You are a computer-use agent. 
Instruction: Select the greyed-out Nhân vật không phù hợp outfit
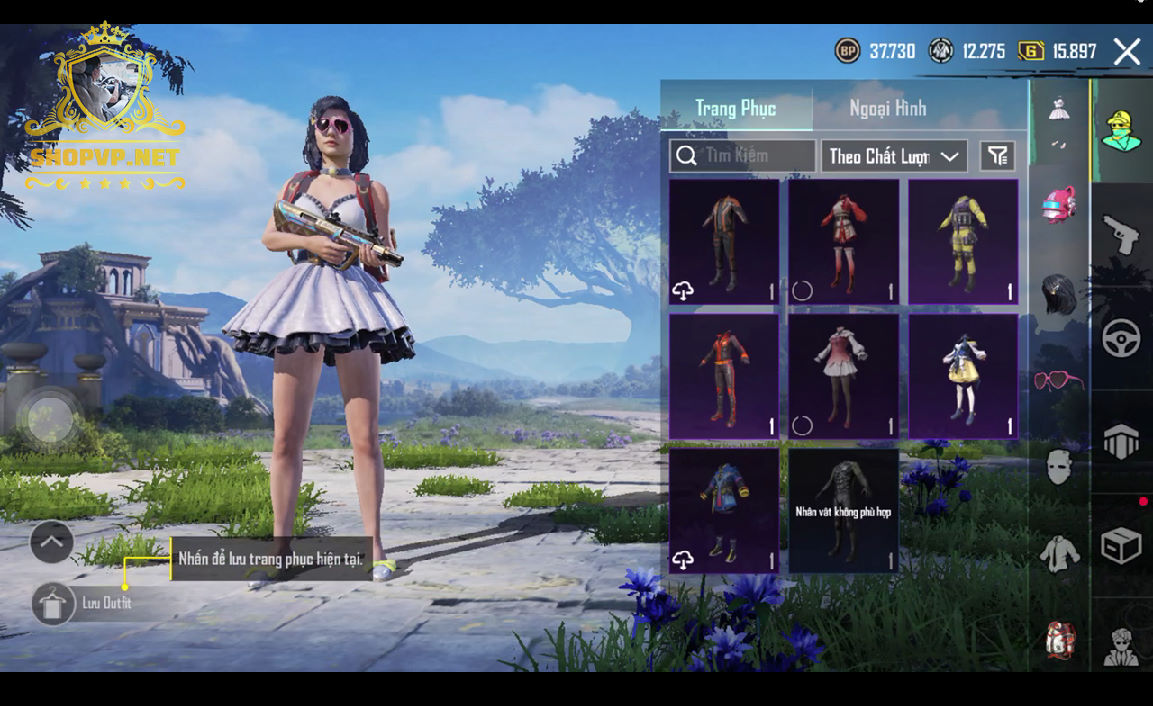click(843, 511)
